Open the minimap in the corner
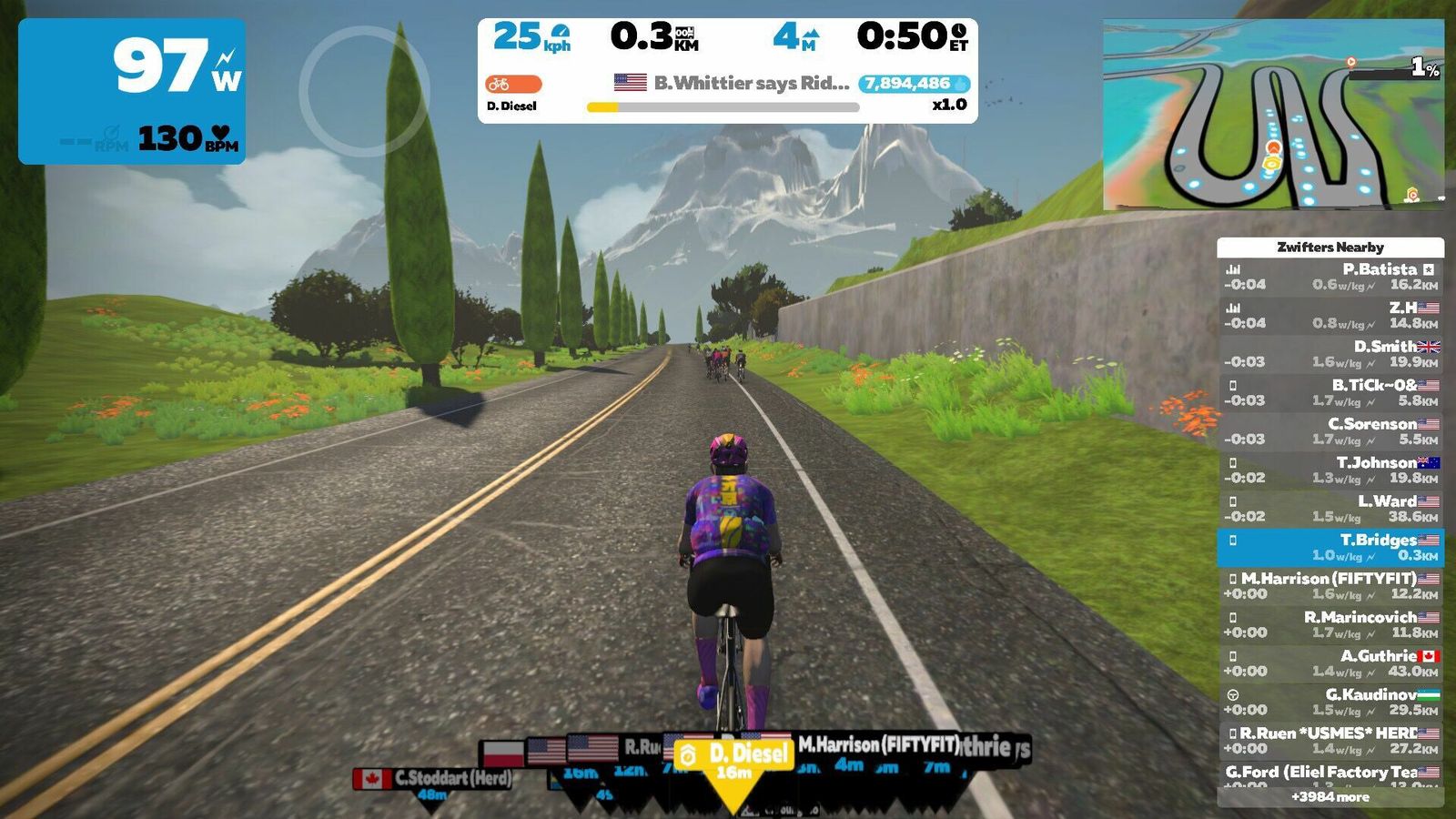This screenshot has height=819, width=1456. 1273,115
